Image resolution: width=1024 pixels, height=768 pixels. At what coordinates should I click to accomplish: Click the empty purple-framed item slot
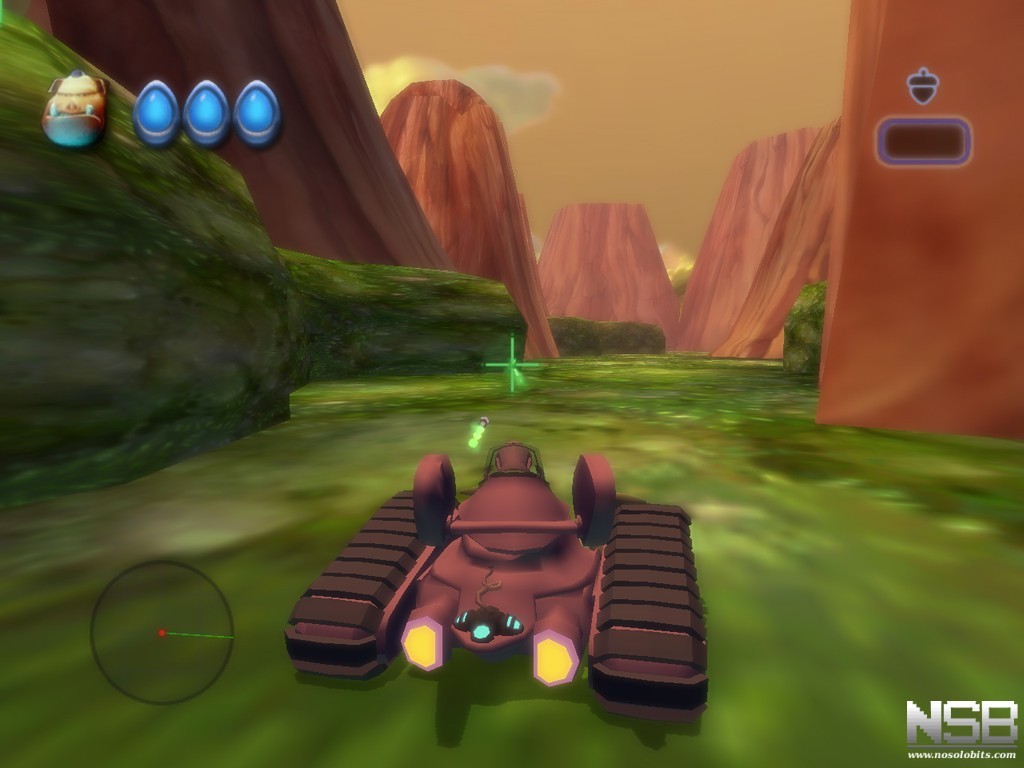pyautogui.click(x=923, y=141)
